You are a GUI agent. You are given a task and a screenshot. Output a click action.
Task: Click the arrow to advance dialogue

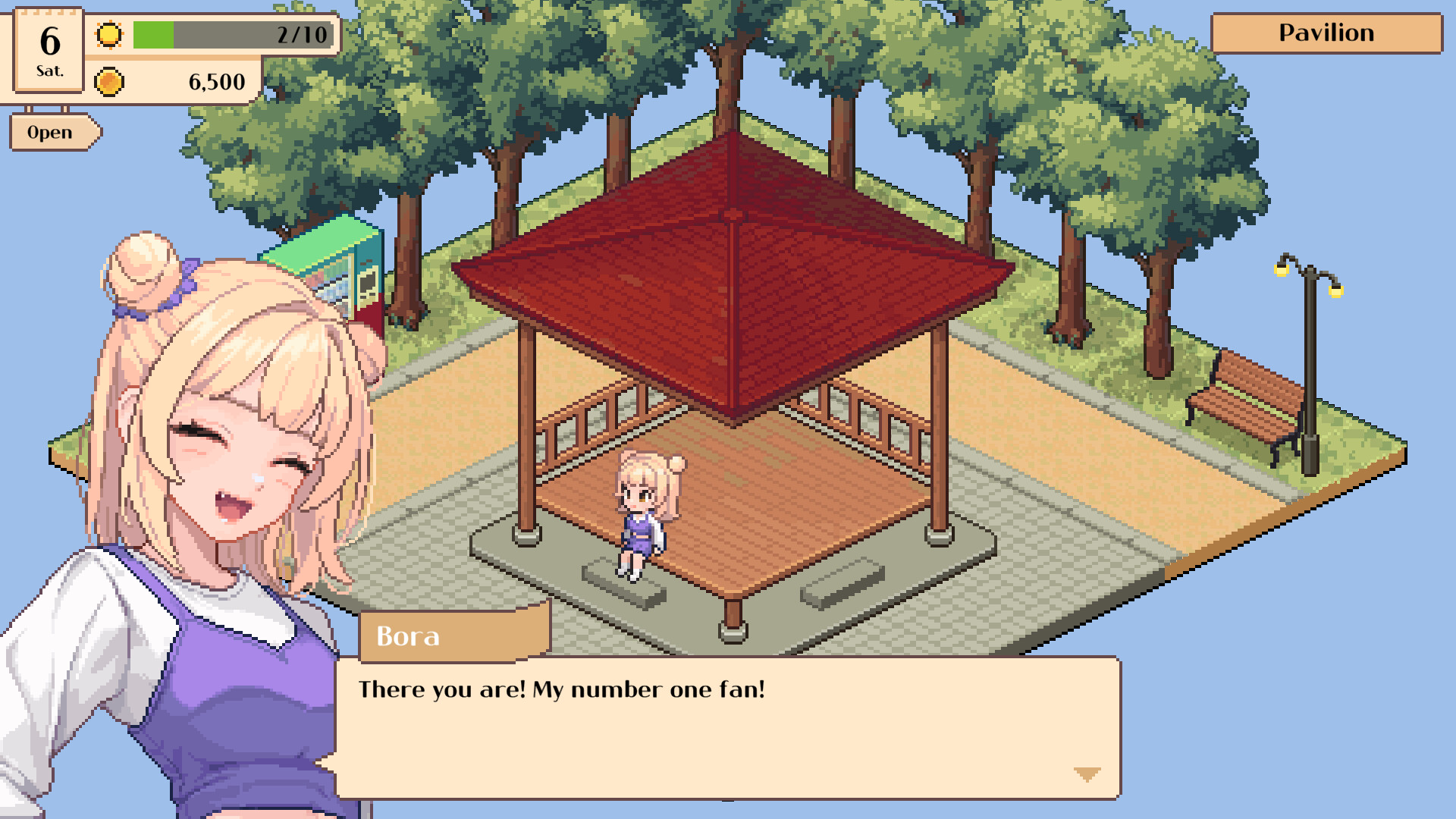click(1086, 772)
